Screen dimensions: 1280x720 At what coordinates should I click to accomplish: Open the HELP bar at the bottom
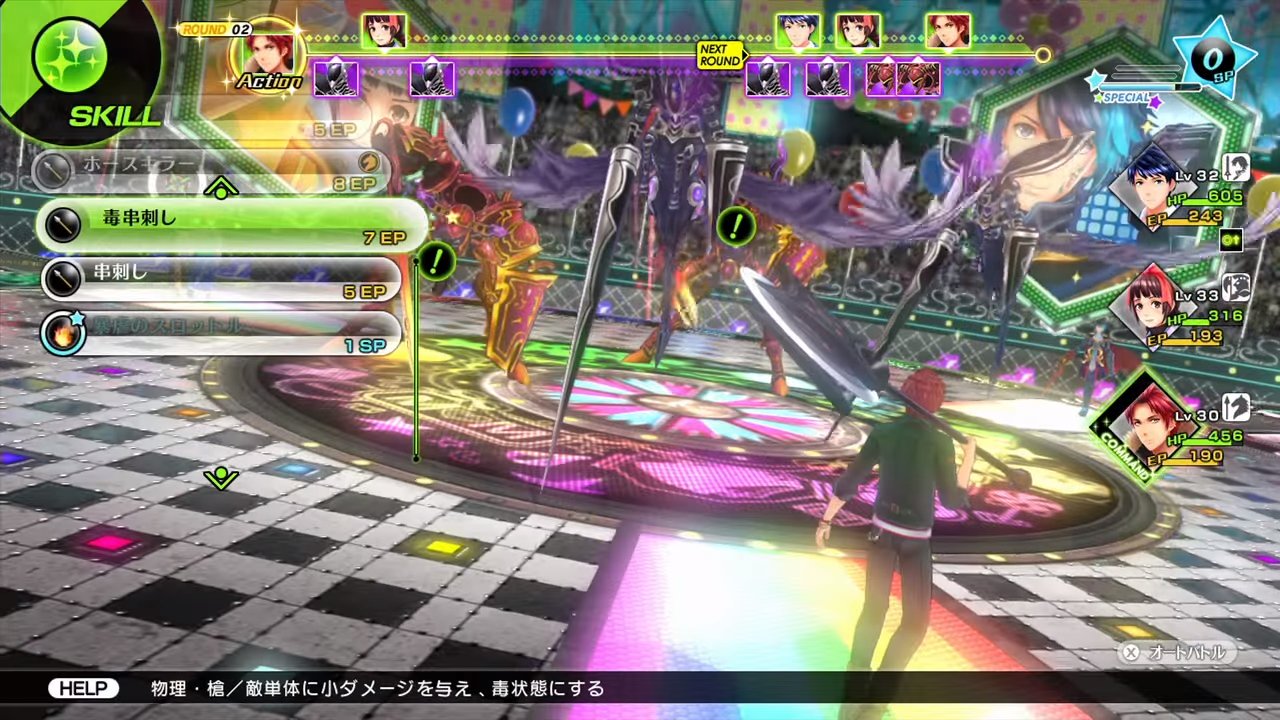click(x=84, y=688)
